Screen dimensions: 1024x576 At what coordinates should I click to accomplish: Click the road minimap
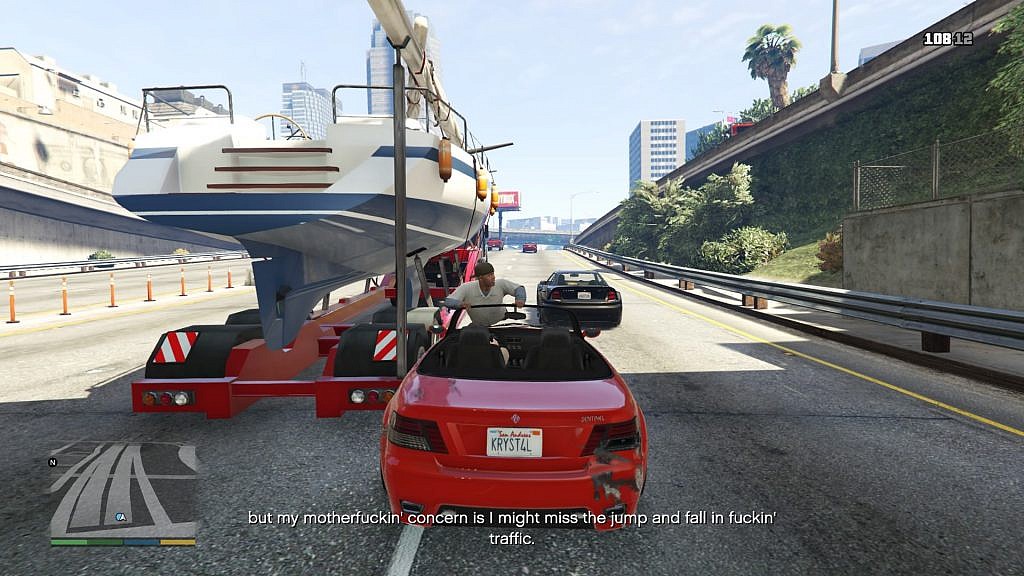pyautogui.click(x=123, y=490)
